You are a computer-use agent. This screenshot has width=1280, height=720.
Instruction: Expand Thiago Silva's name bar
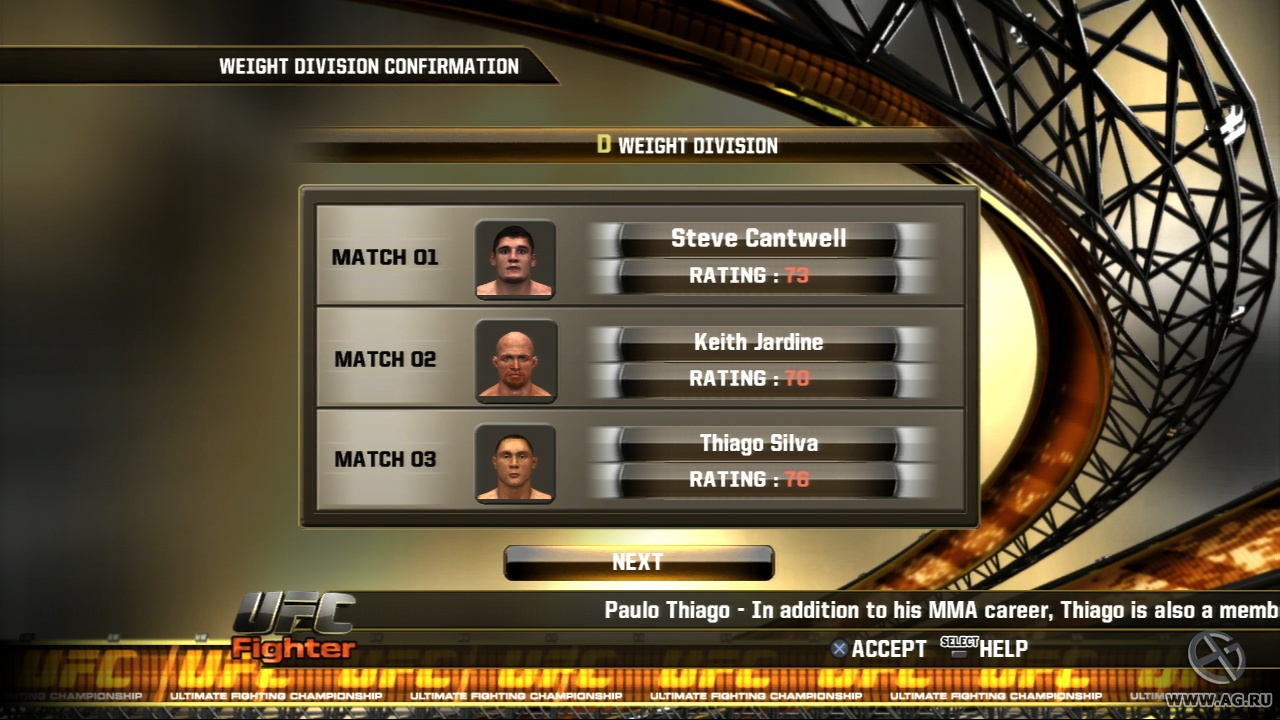(760, 443)
